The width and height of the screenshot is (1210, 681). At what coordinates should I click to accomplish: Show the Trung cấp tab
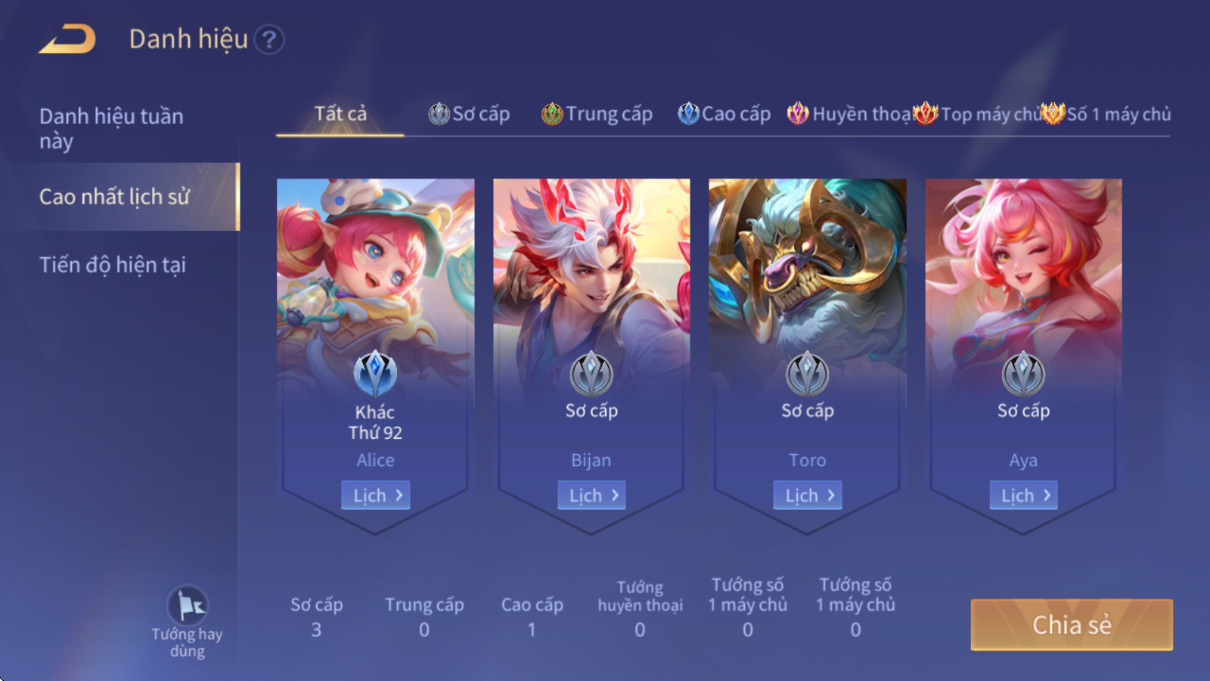[x=597, y=114]
